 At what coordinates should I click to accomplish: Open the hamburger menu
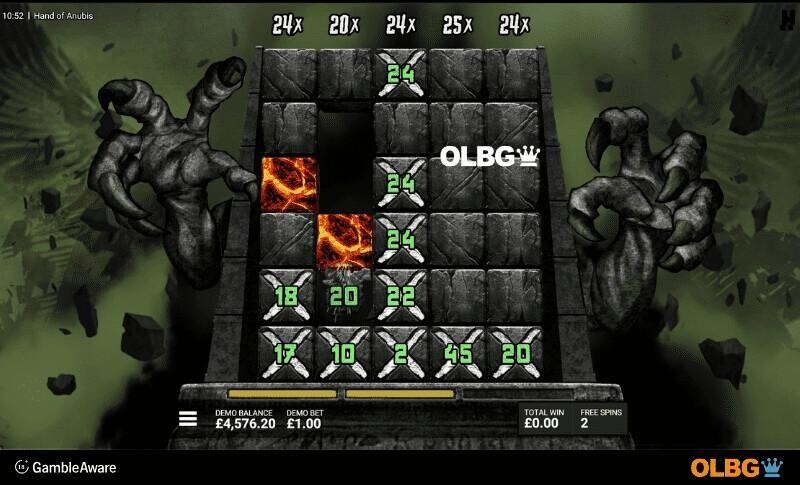(187, 419)
